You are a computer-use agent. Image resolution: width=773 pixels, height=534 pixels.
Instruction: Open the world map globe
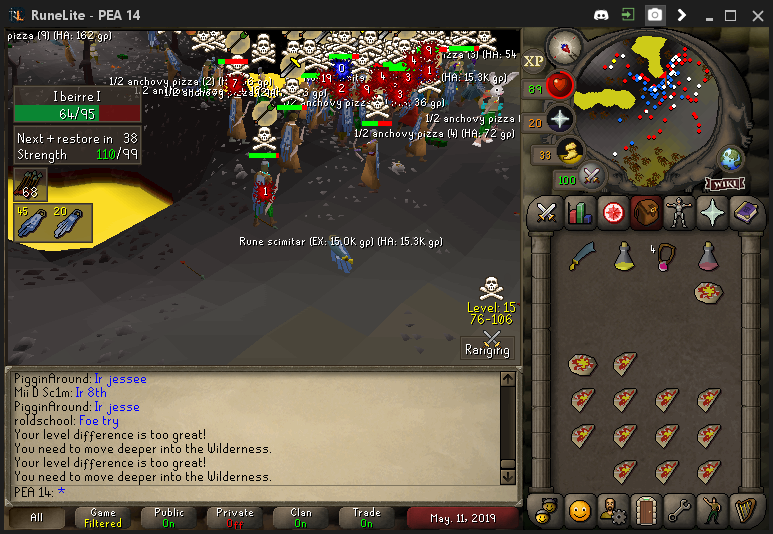click(x=732, y=158)
